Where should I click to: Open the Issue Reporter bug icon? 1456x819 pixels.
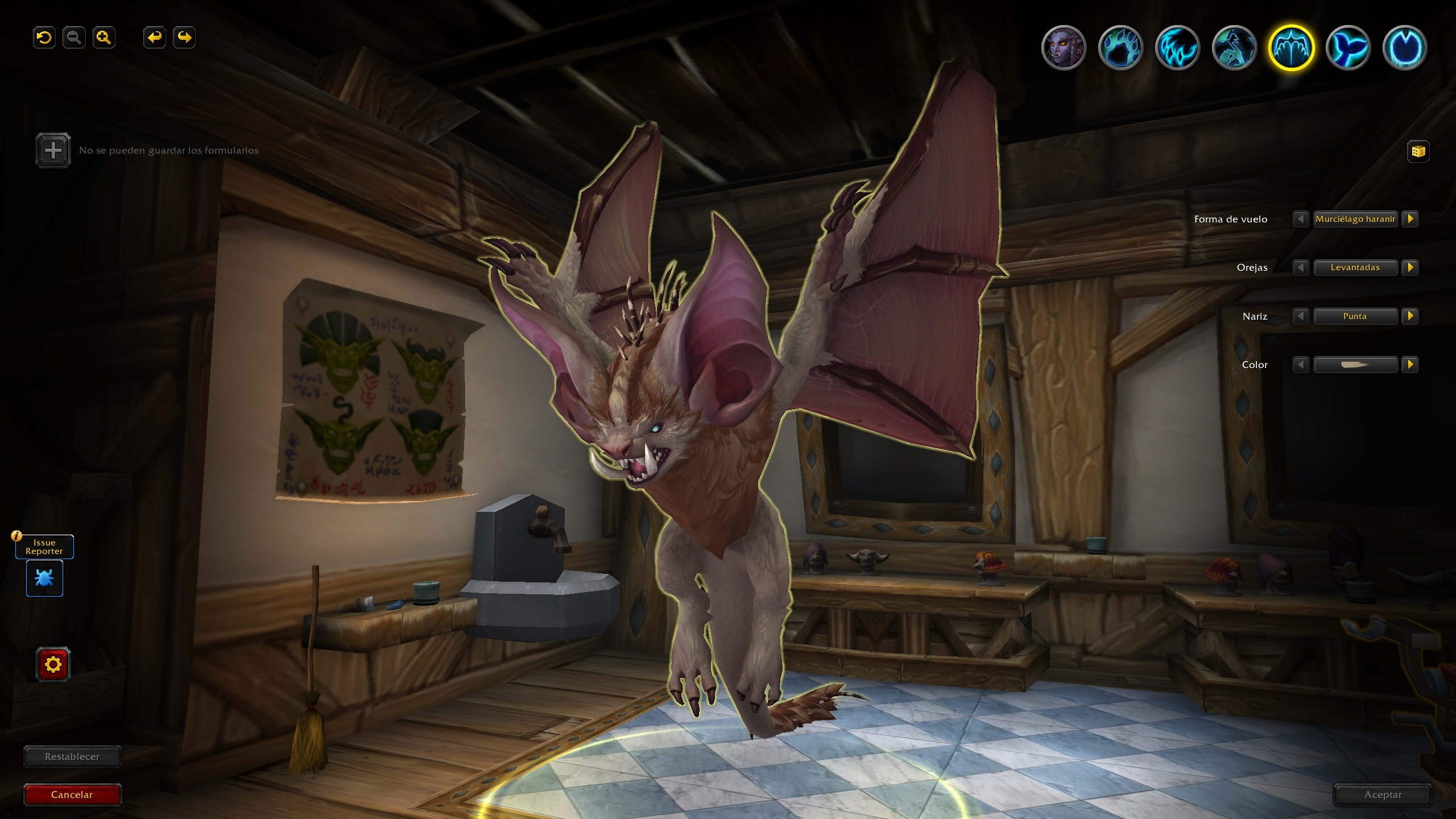tap(44, 578)
